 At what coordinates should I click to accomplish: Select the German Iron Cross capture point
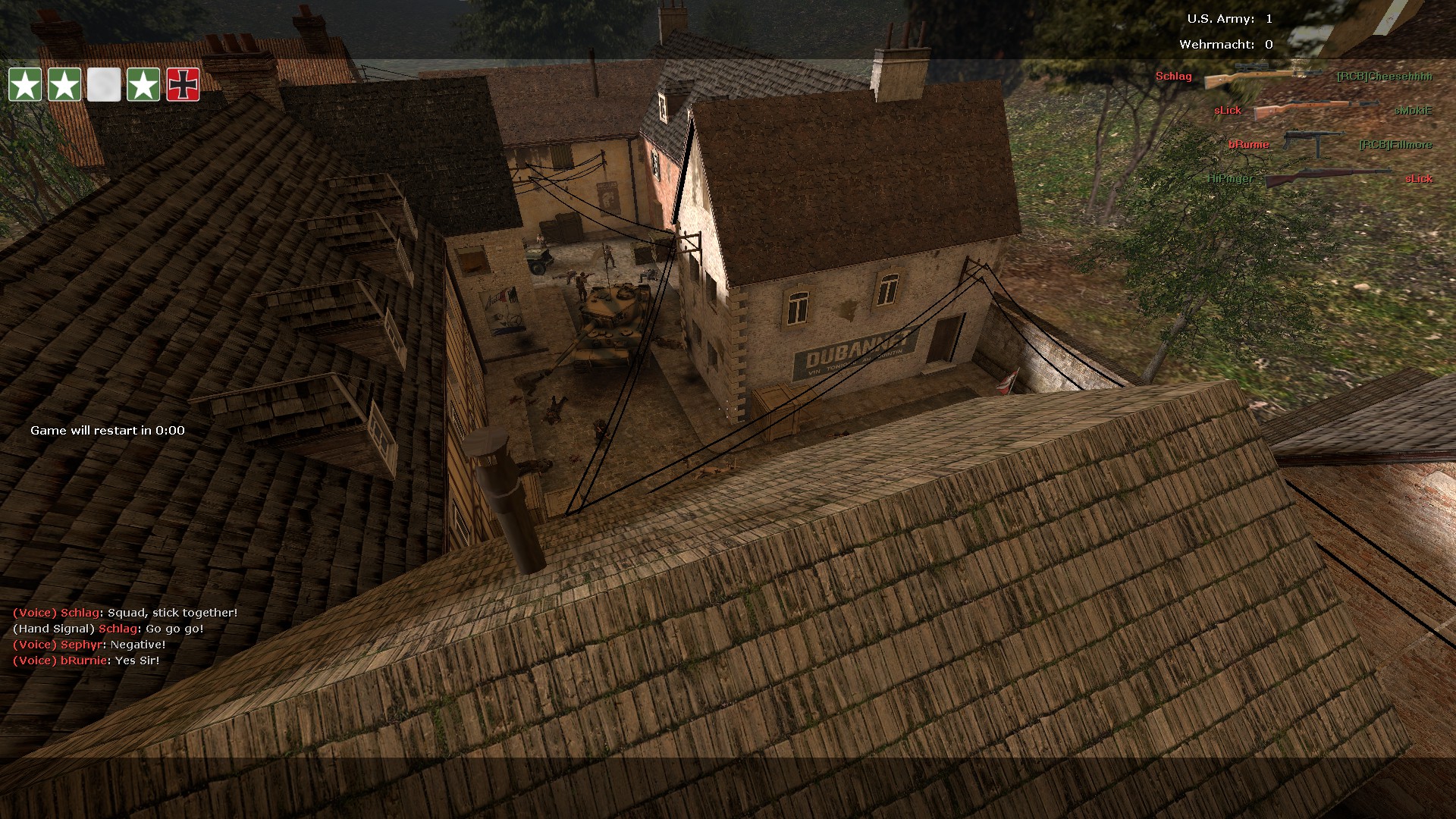coord(183,84)
